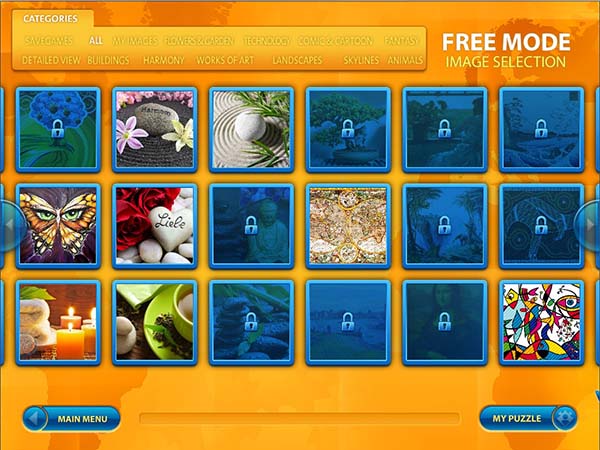Choose the Animals category
Image resolution: width=600 pixels, height=450 pixels.
point(405,60)
